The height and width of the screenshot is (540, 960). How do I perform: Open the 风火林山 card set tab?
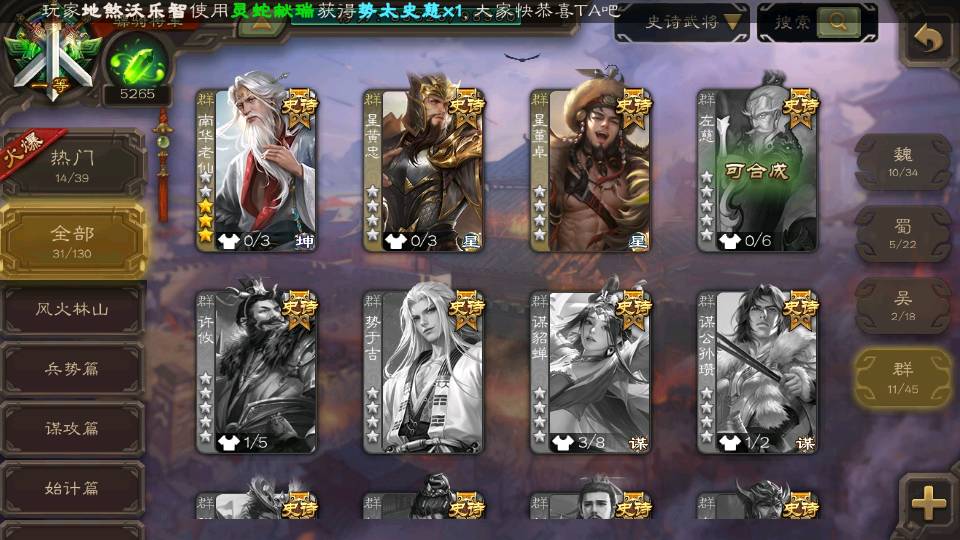pos(72,310)
